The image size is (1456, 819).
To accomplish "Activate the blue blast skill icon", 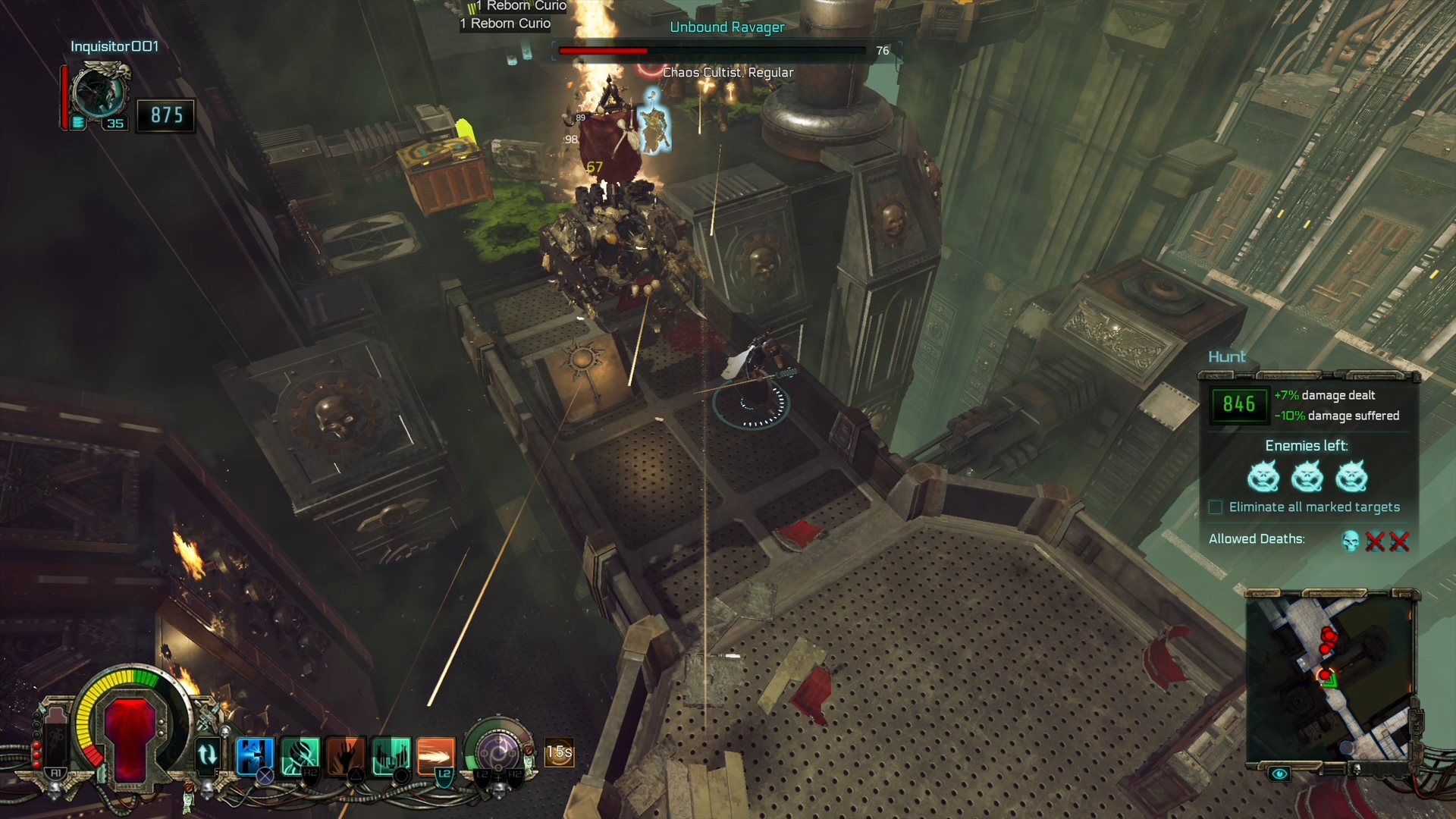I will click(254, 755).
